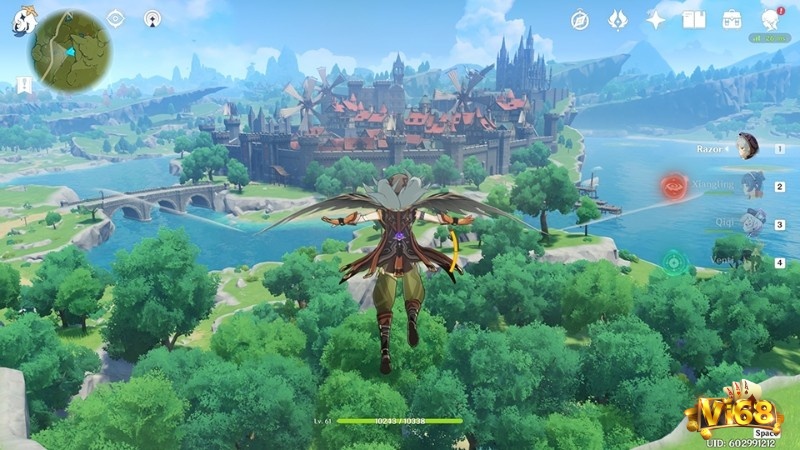Open the character screen with red alert
This screenshot has height=450, width=800.
point(770,20)
